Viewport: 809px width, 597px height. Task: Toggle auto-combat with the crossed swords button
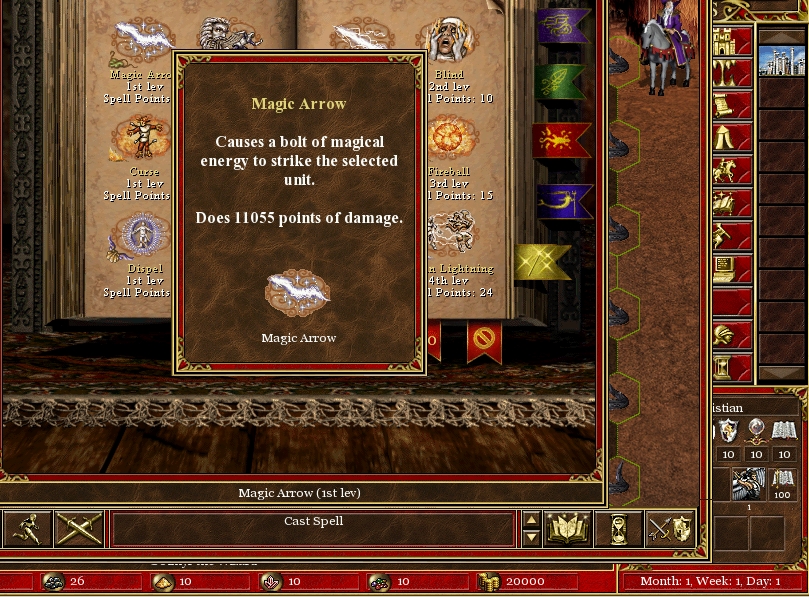point(78,529)
